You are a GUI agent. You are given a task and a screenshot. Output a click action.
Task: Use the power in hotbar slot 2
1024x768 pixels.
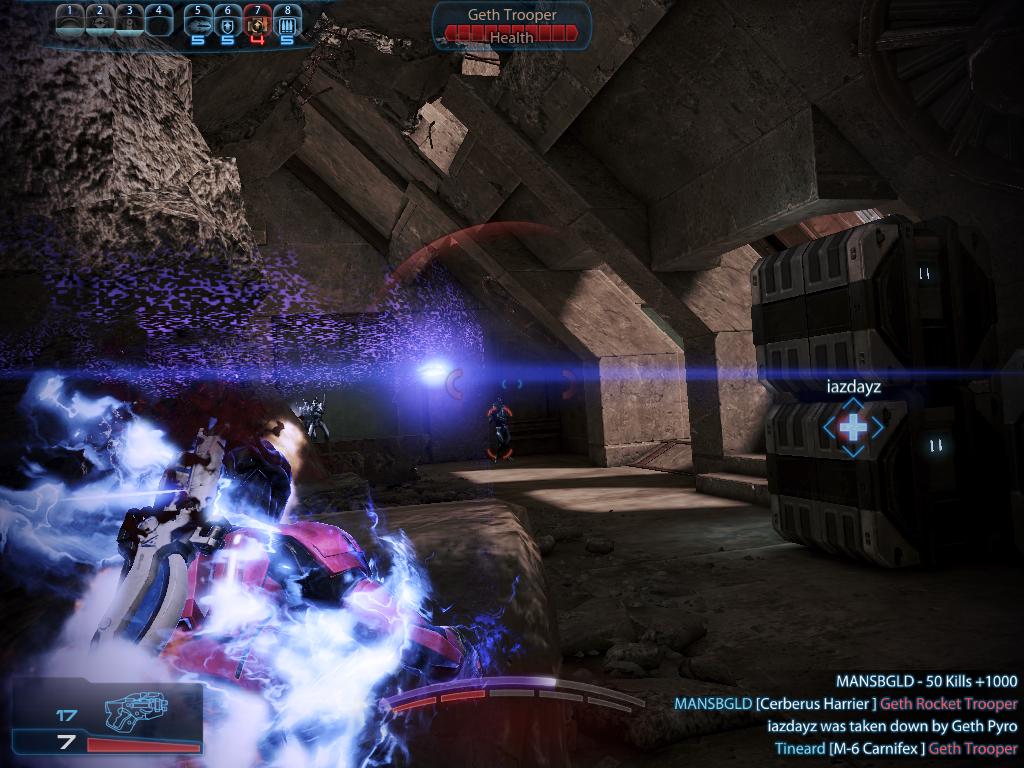[x=99, y=21]
